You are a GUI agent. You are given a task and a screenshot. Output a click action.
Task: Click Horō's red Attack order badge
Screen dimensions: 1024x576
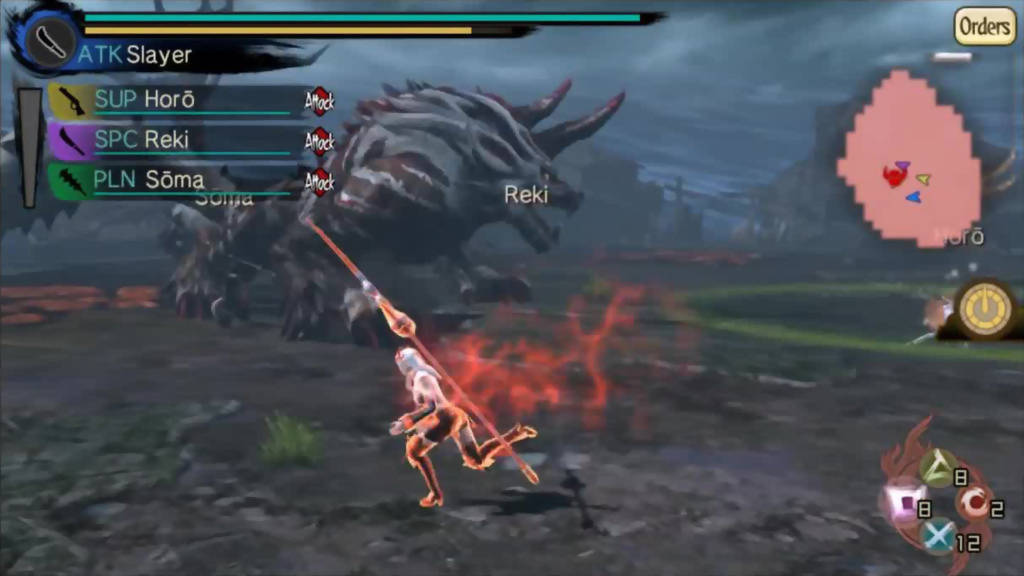(x=320, y=100)
